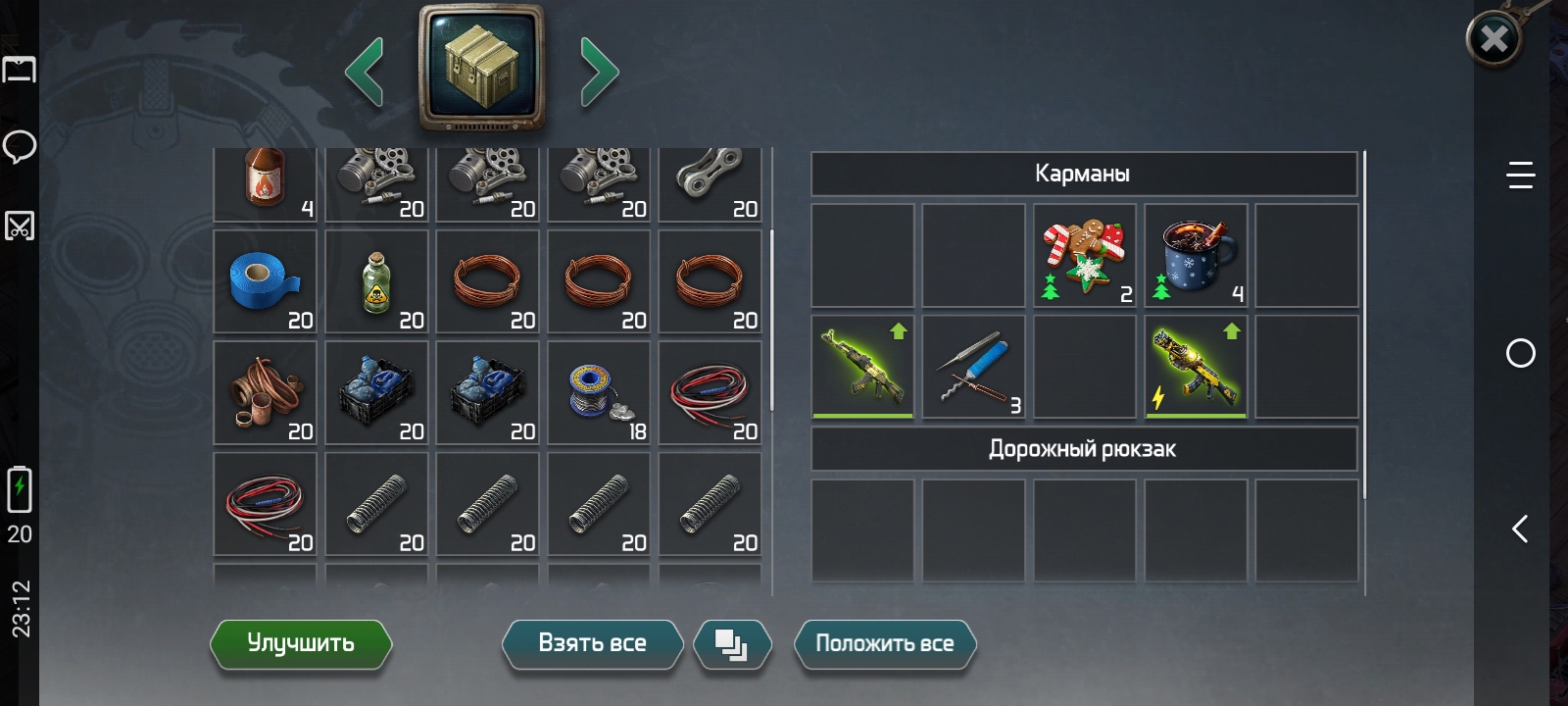Close the storage chest window
The height and width of the screenshot is (706, 1568).
click(1494, 39)
